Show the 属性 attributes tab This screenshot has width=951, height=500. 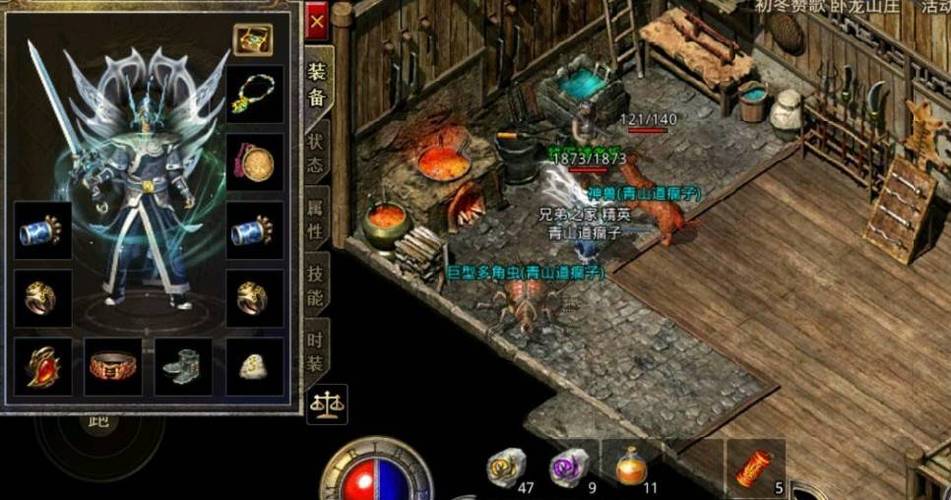[317, 220]
